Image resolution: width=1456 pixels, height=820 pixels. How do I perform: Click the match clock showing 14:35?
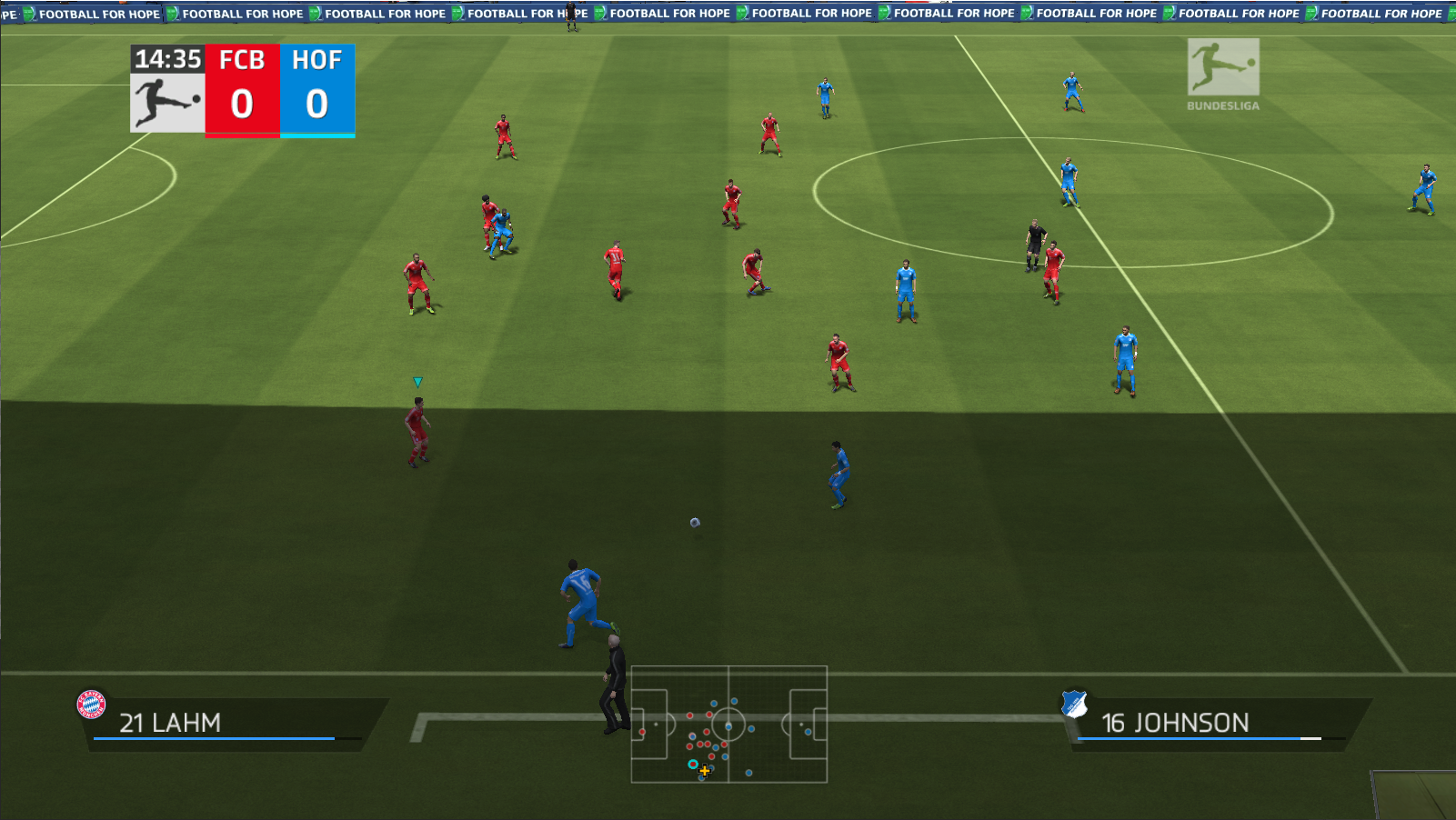click(x=167, y=58)
